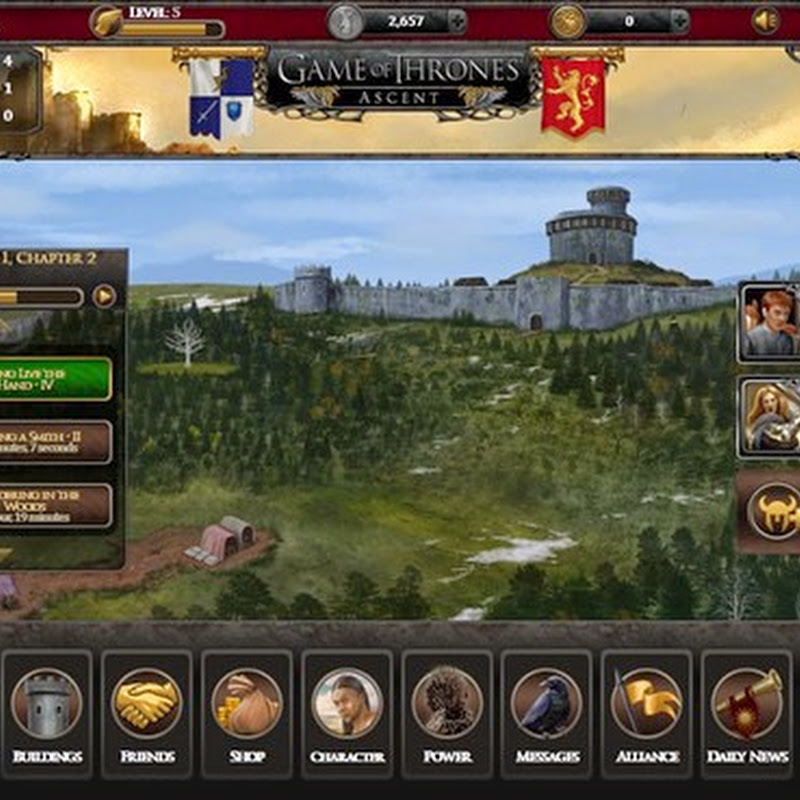This screenshot has width=800, height=800.
Task: Open the Buildings menu
Action: point(47,712)
